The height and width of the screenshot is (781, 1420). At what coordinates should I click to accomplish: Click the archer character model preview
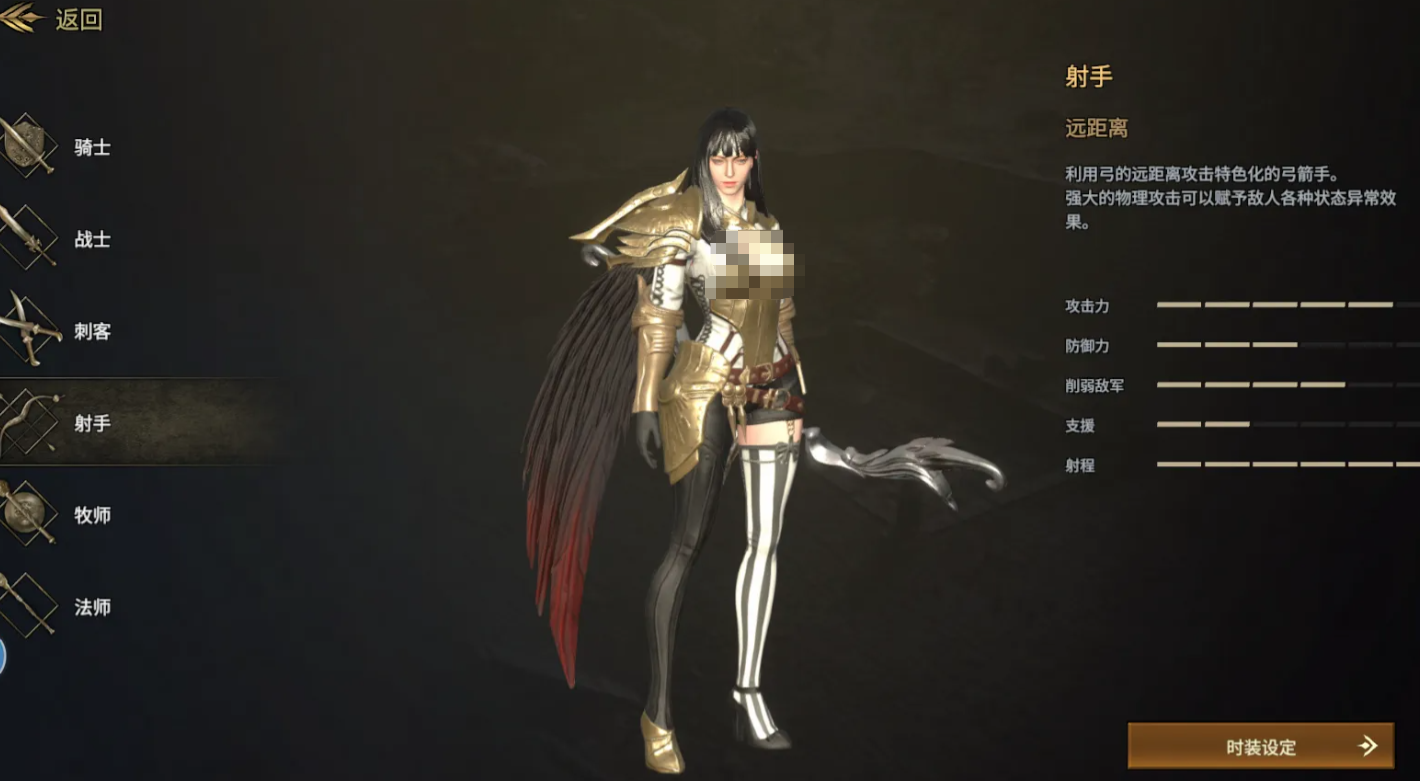point(730,400)
